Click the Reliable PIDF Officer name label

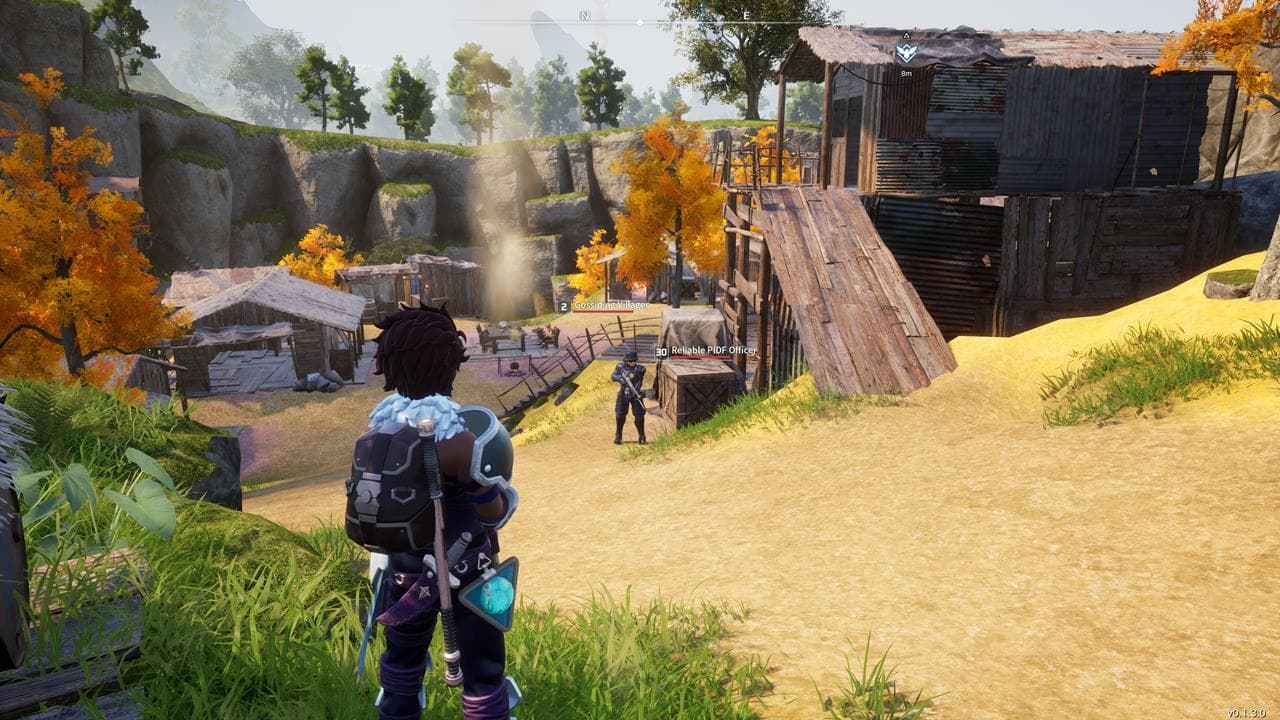point(714,350)
